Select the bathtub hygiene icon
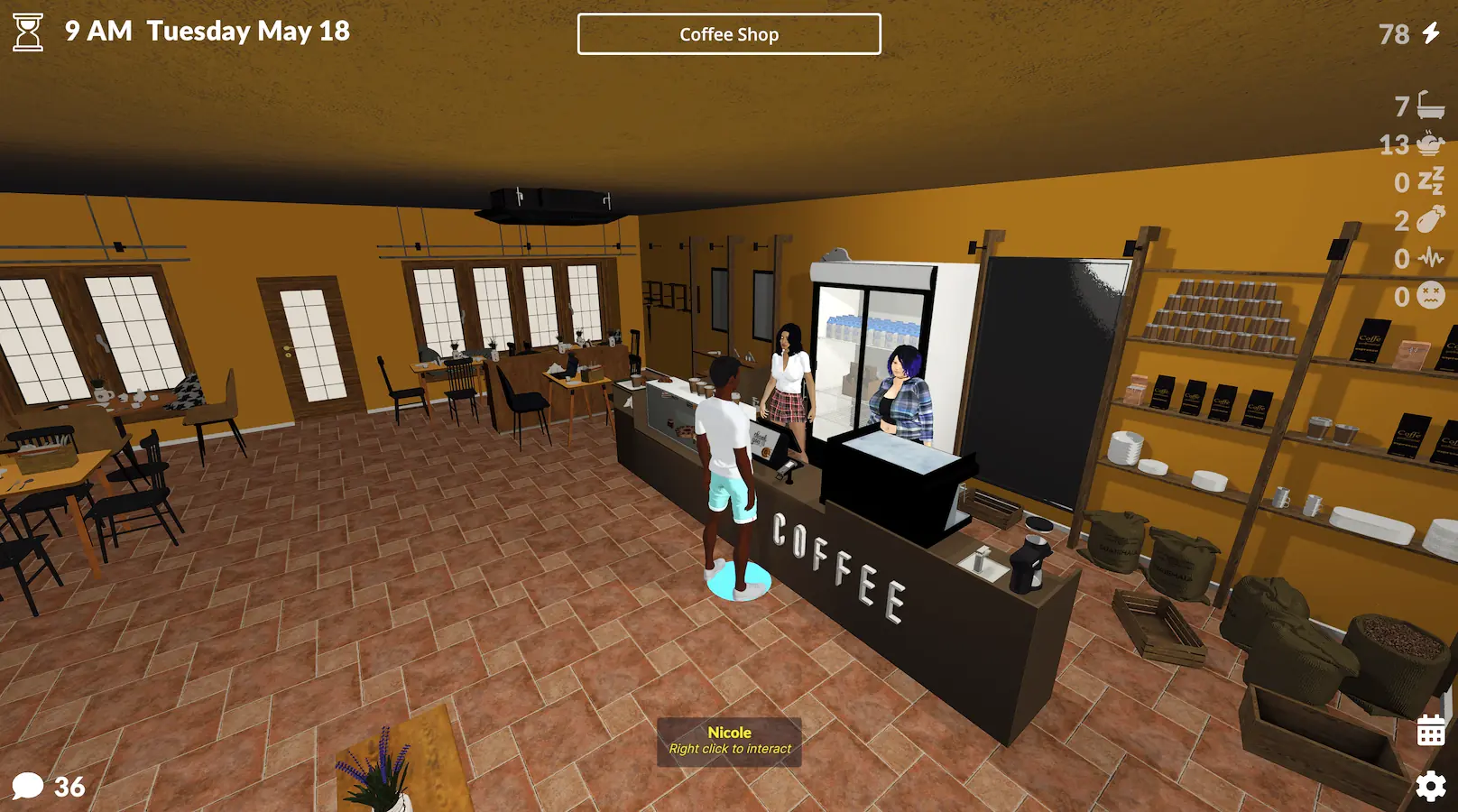This screenshot has width=1458, height=812. 1431,106
